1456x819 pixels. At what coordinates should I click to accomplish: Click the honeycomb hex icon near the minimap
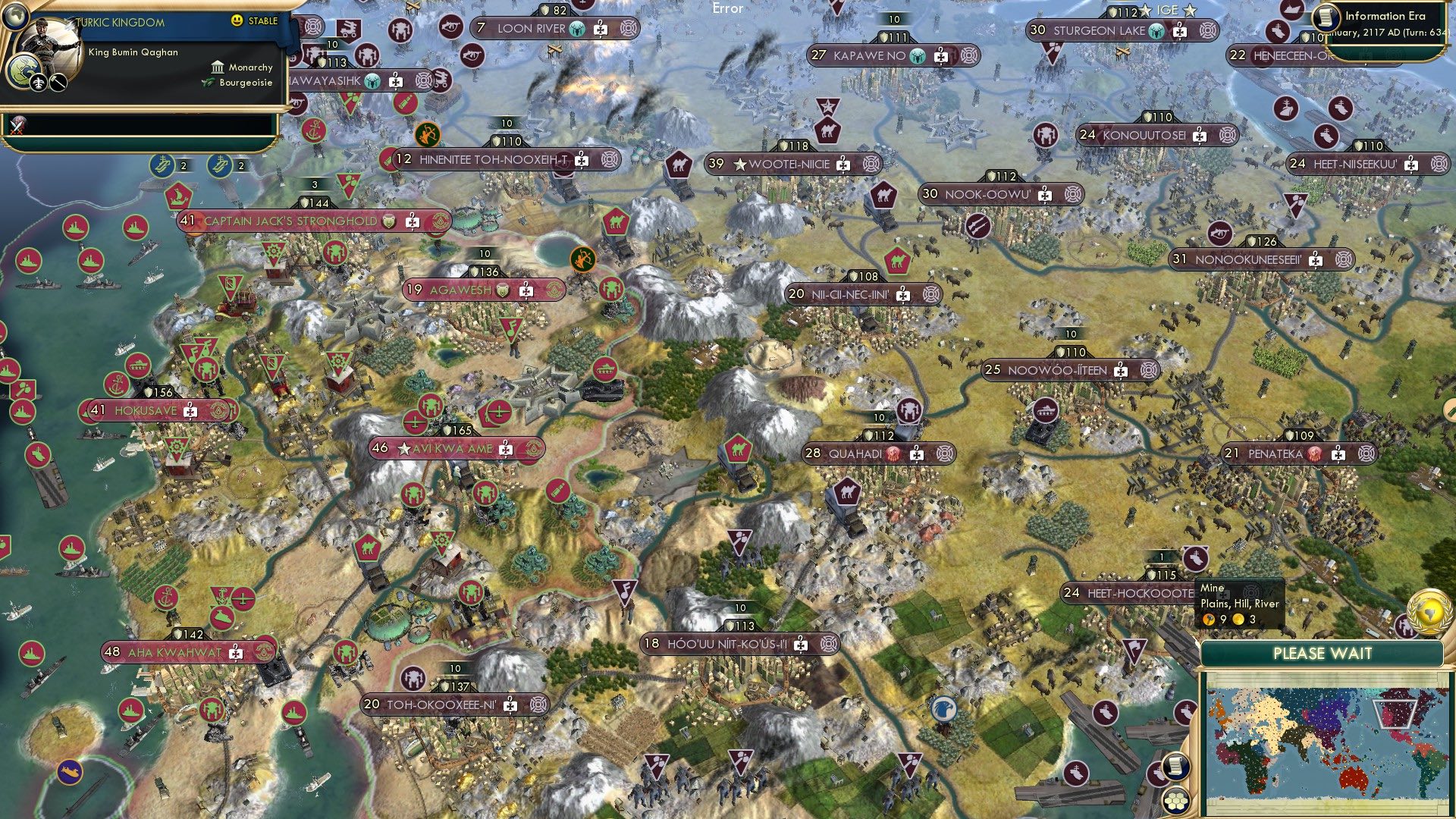click(x=1176, y=801)
